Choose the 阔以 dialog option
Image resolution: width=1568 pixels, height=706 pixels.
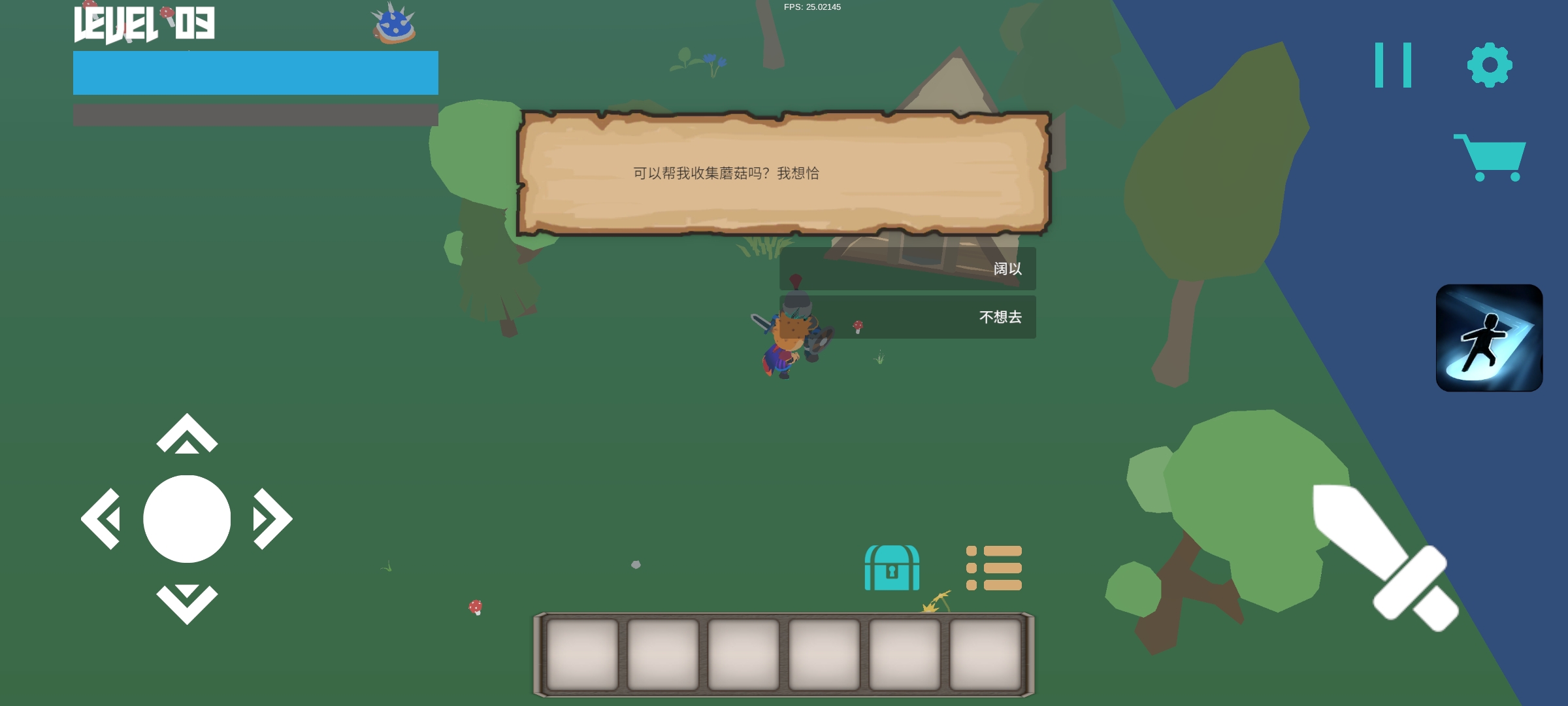tap(908, 269)
